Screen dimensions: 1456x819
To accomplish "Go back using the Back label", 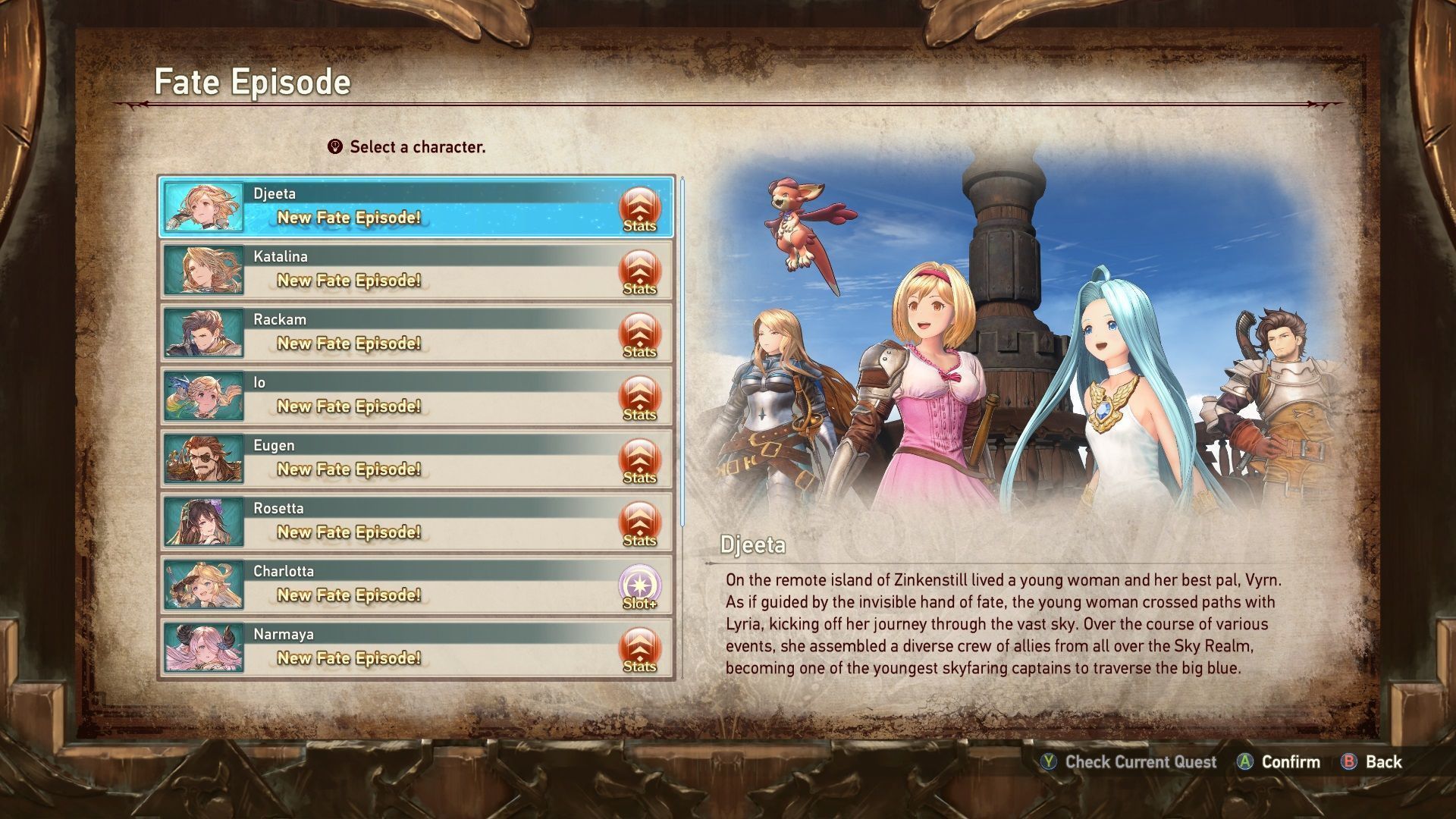I will click(1383, 762).
